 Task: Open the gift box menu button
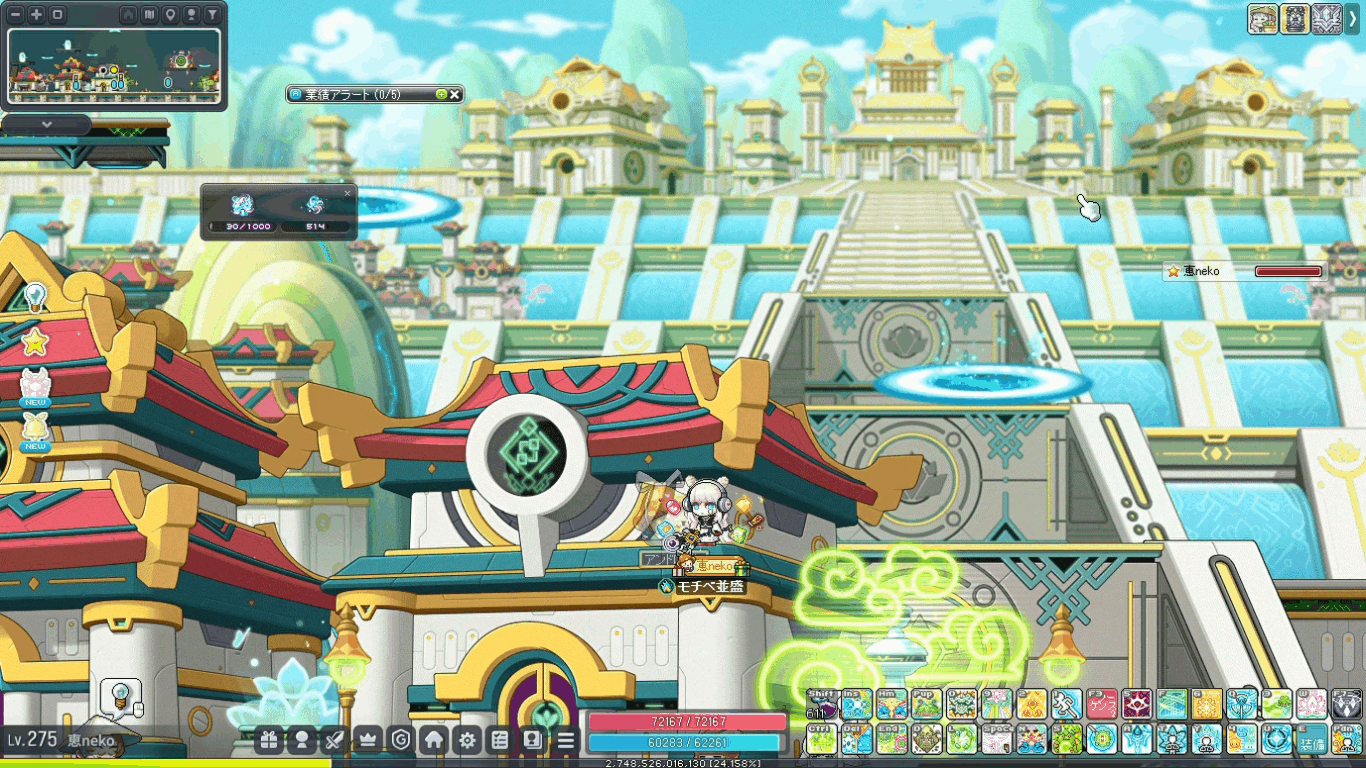pyautogui.click(x=269, y=740)
